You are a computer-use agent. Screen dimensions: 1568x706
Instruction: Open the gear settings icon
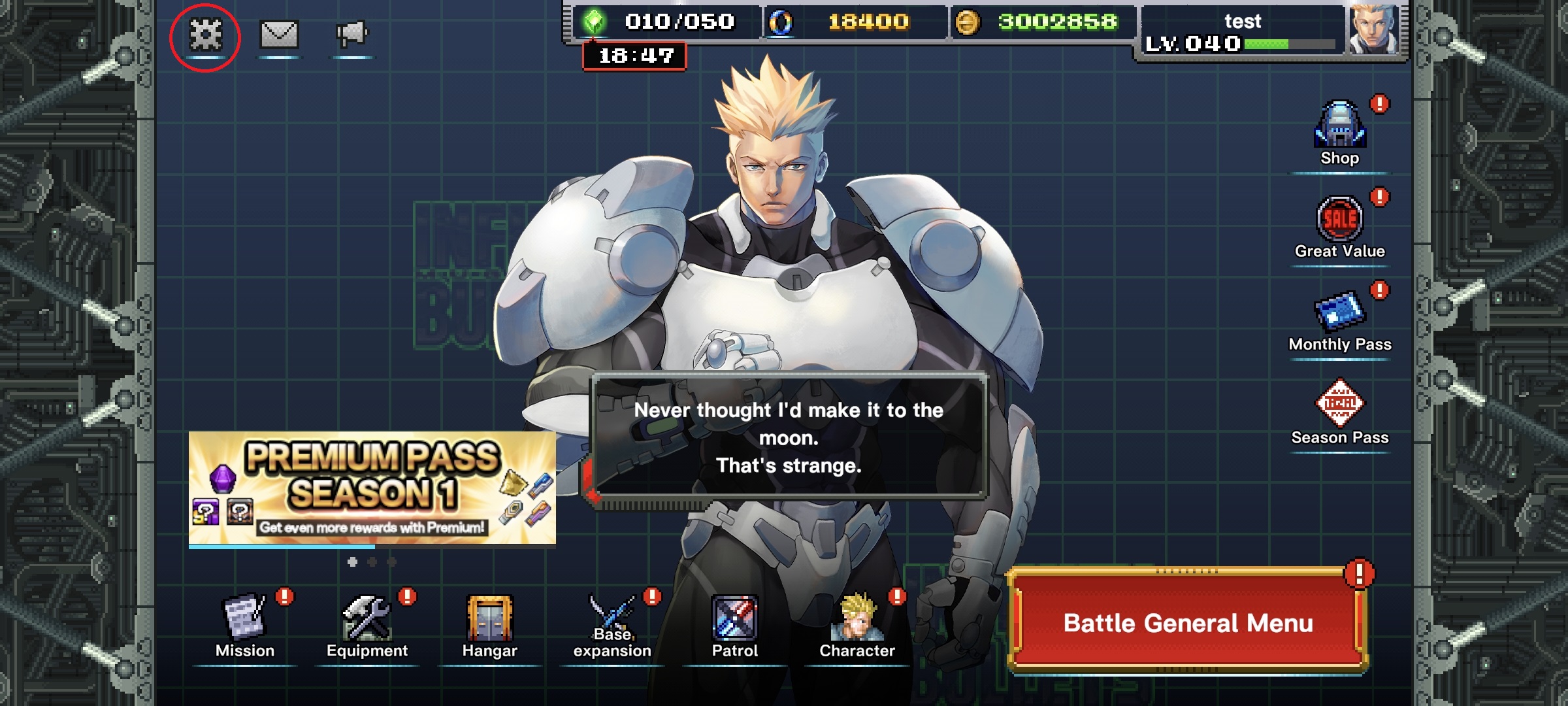(x=205, y=35)
